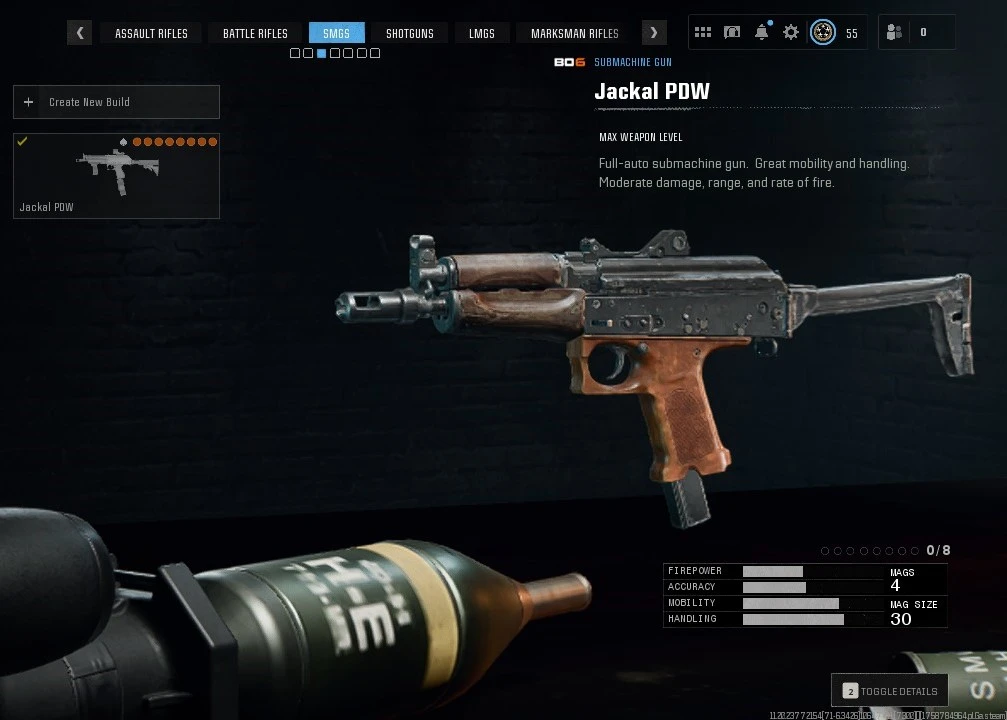This screenshot has width=1007, height=720.
Task: Select the SMGs weapon tab
Action: pos(336,33)
